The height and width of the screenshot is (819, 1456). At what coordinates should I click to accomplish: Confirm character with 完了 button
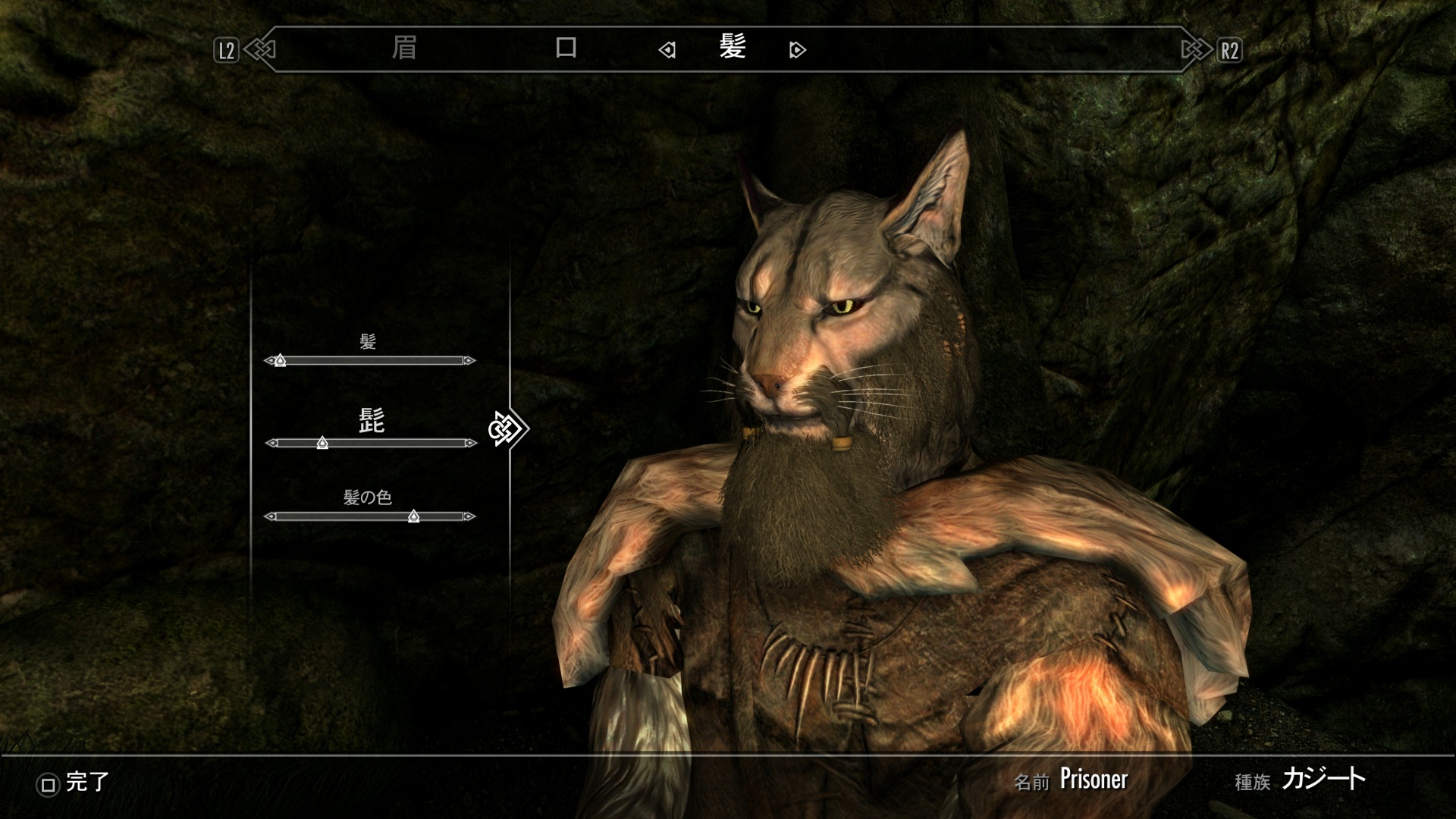(x=74, y=783)
